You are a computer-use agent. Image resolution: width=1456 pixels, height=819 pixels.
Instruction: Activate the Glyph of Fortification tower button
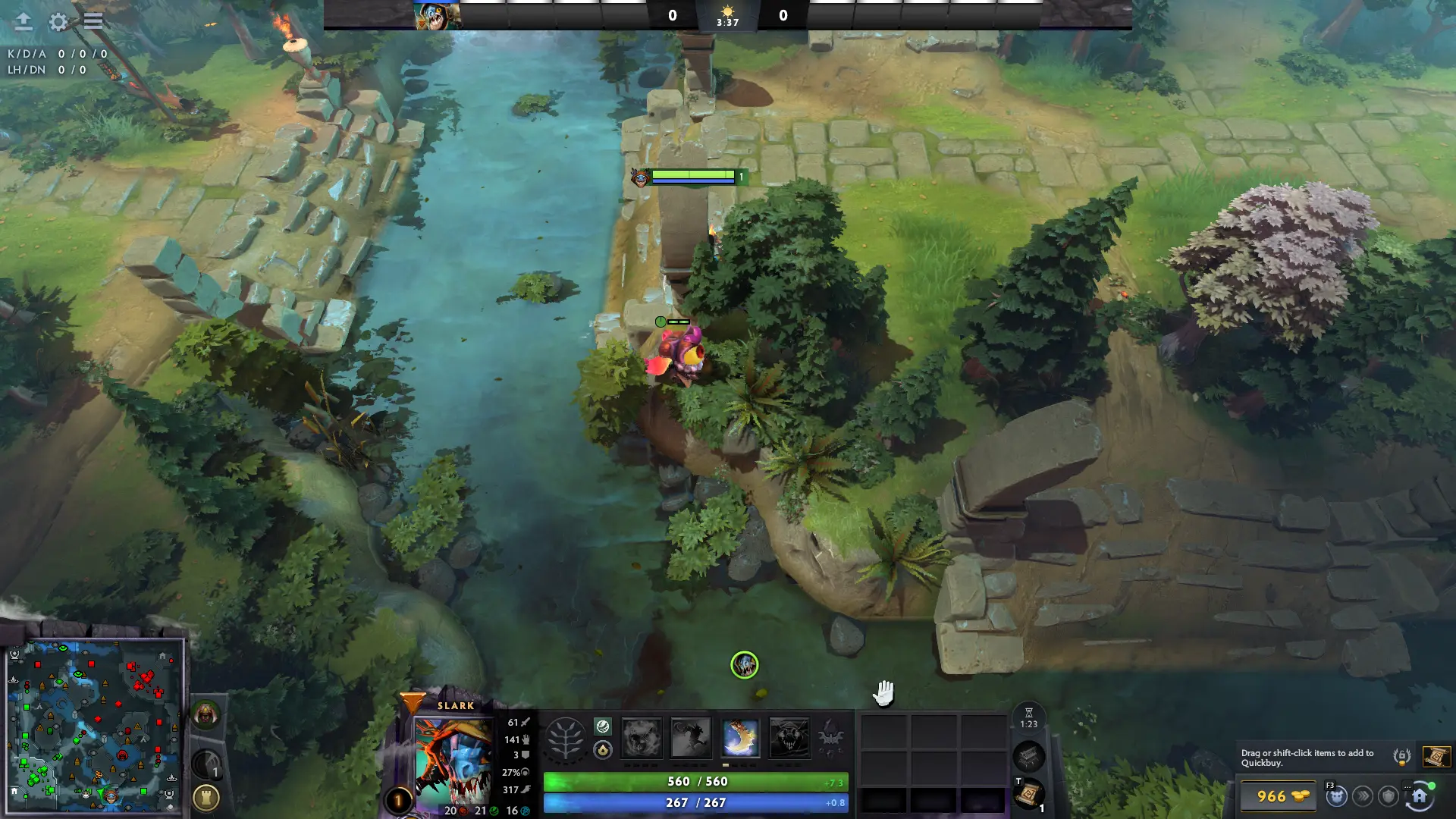click(x=206, y=797)
